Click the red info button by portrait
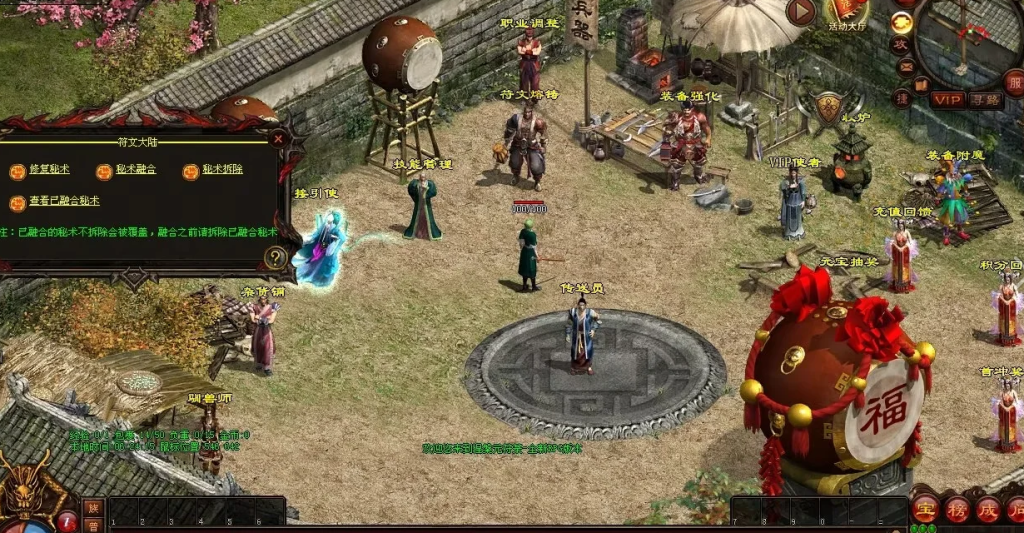The width and height of the screenshot is (1024, 533). click(67, 521)
